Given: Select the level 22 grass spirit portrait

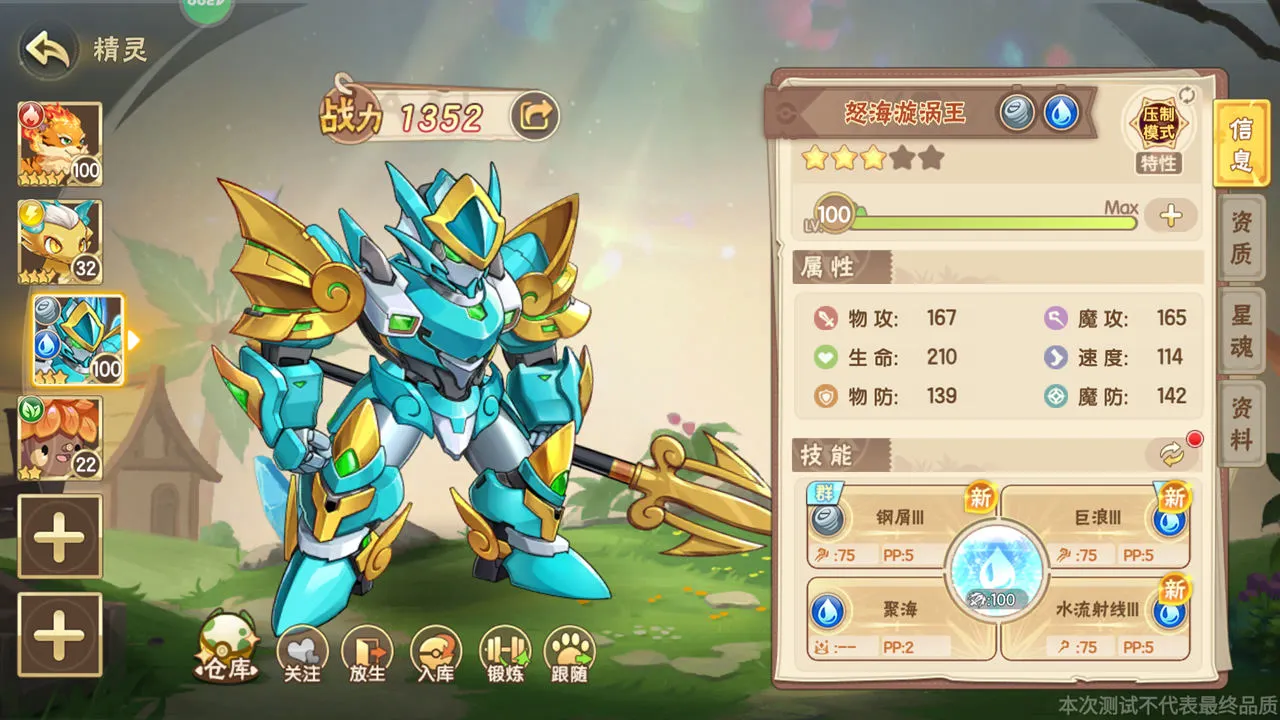Looking at the screenshot, I should pyautogui.click(x=60, y=437).
